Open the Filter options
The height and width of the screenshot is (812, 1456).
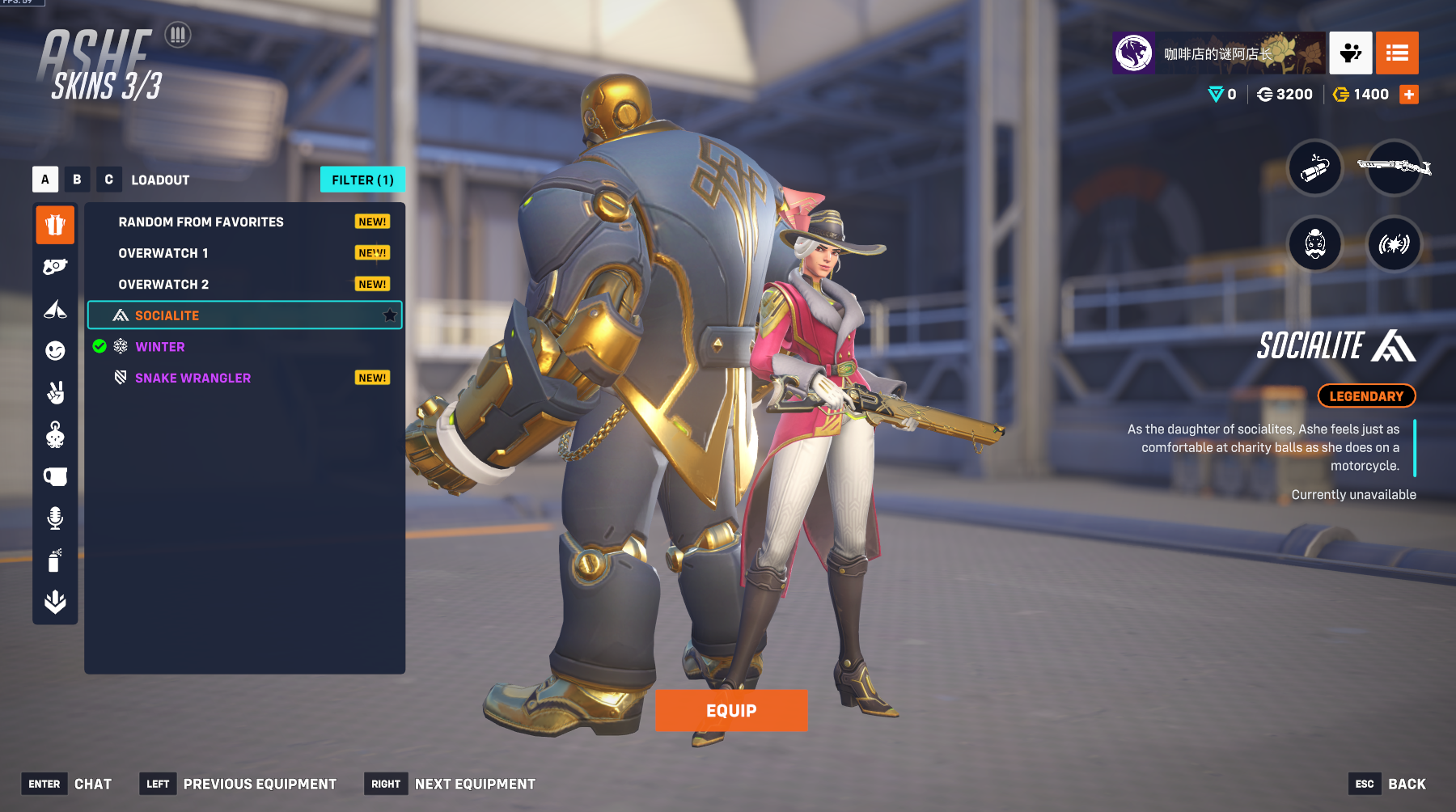click(362, 180)
